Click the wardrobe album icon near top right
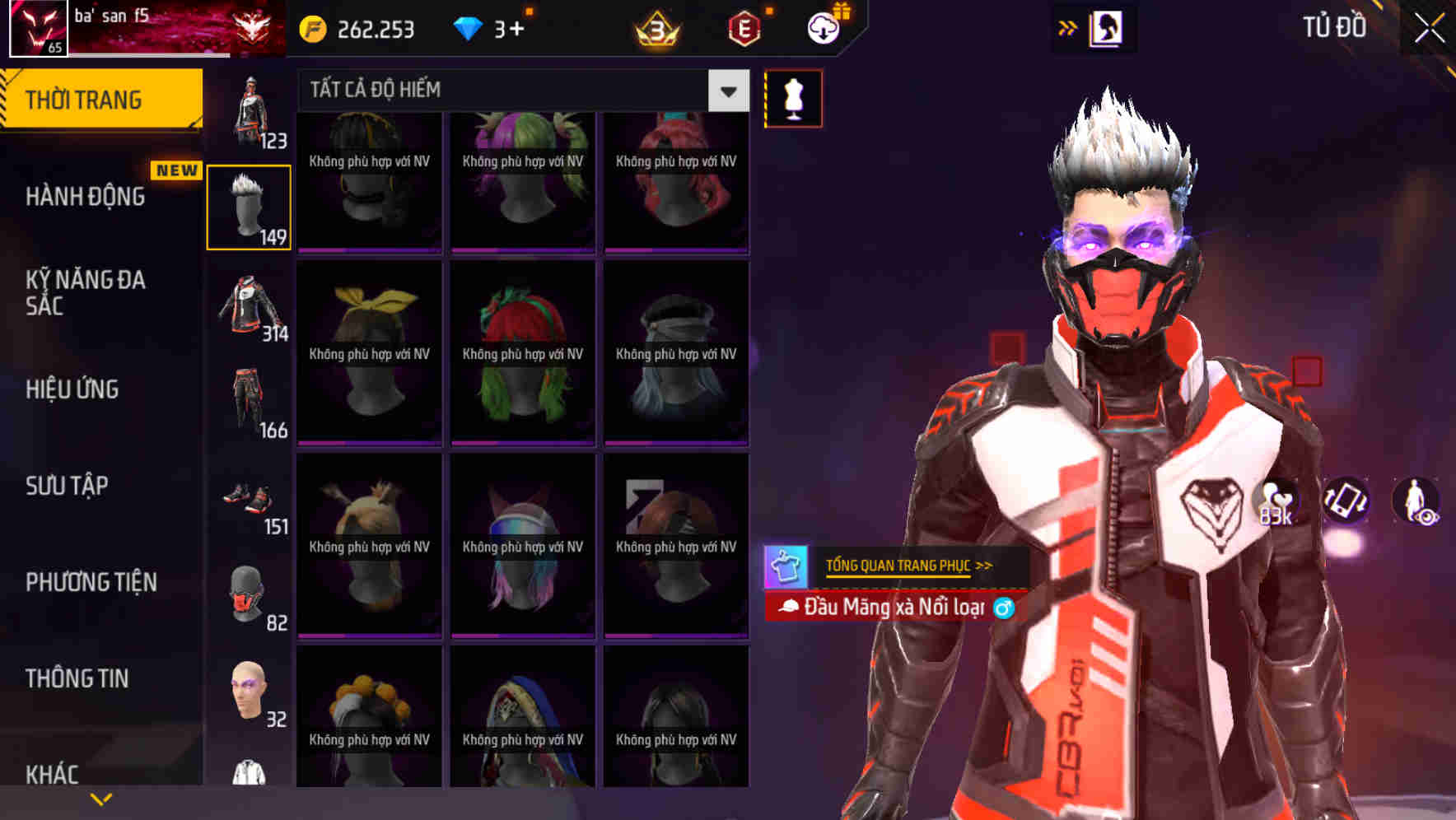Screen dimensions: 1456x820 (x=1108, y=27)
